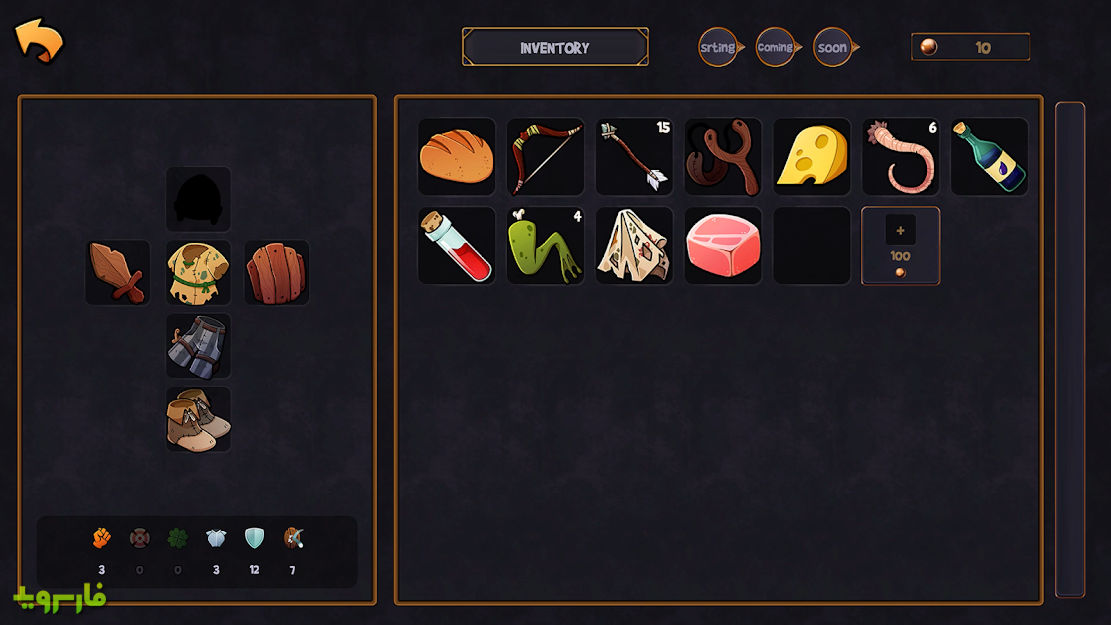Click the inventory scrollbar track
This screenshot has height=625, width=1111.
click(x=1069, y=349)
